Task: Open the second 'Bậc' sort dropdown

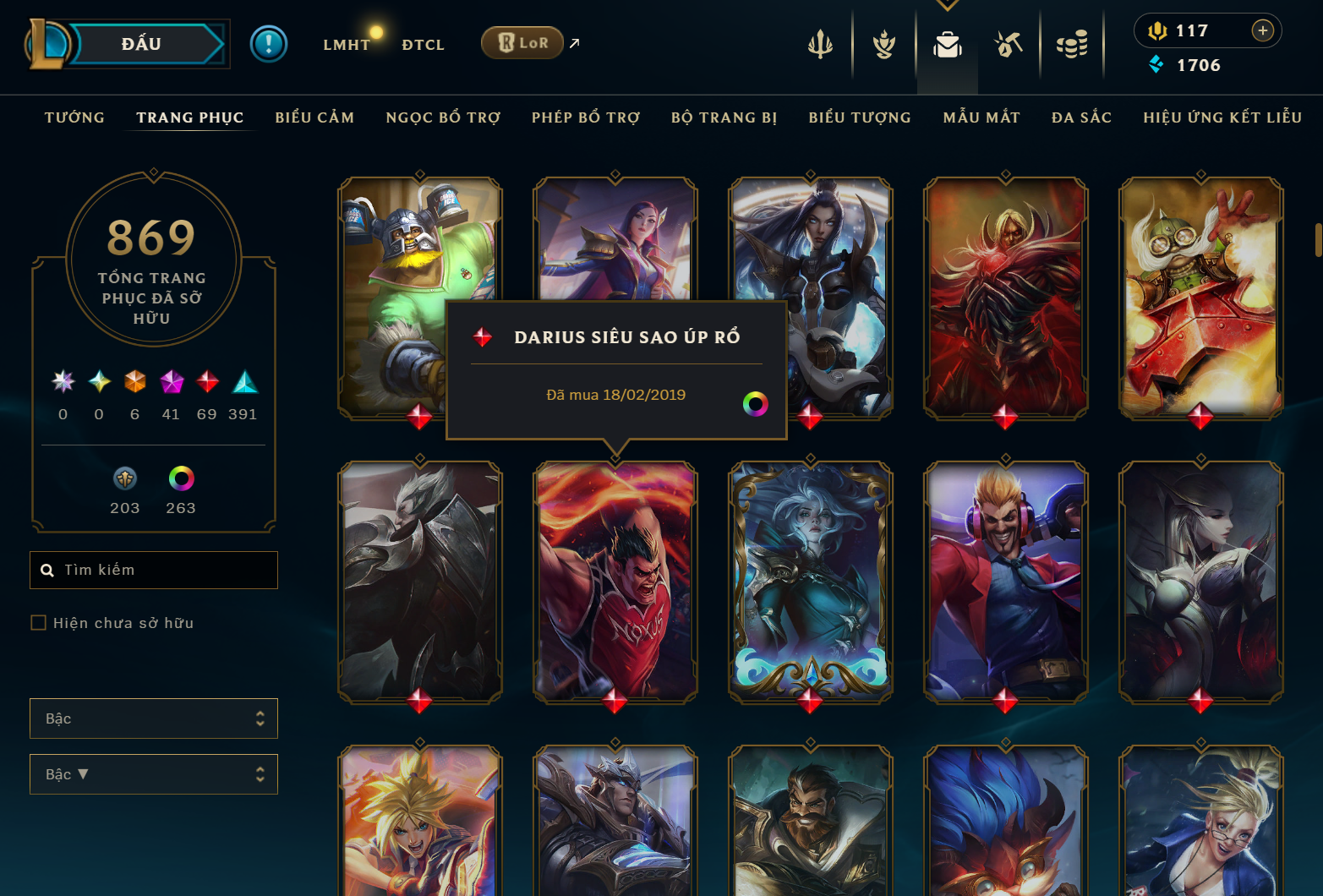Action: point(153,773)
